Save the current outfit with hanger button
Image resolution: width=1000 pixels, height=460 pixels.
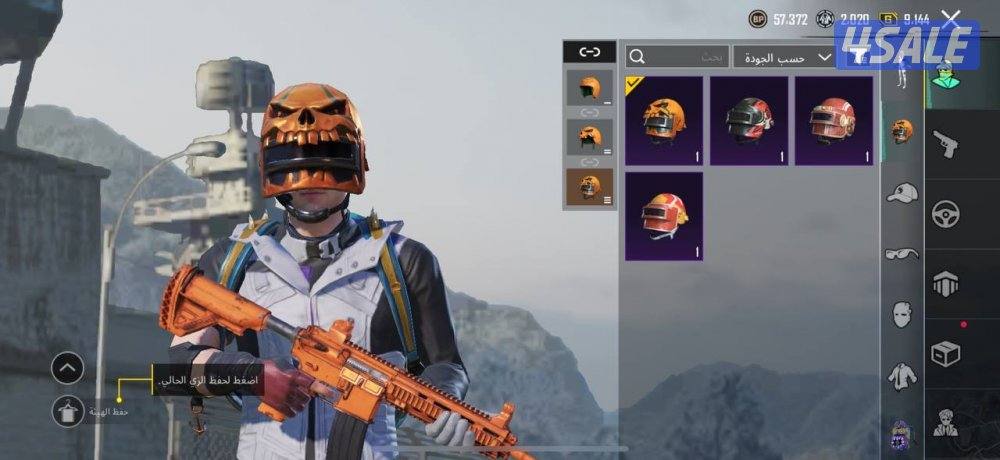point(67,411)
